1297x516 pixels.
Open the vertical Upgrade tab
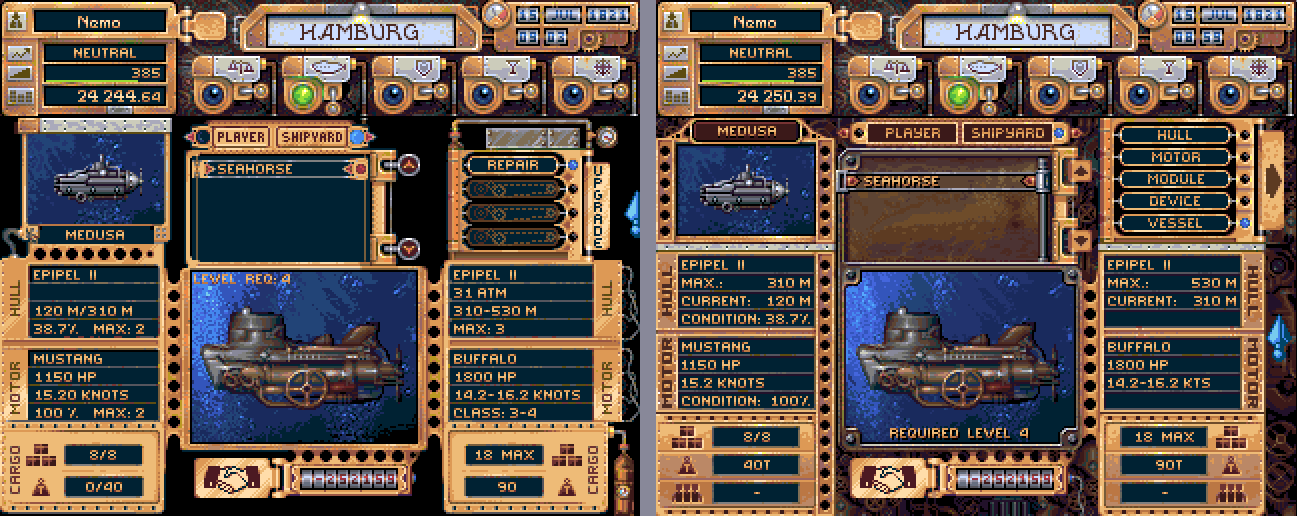tap(599, 205)
